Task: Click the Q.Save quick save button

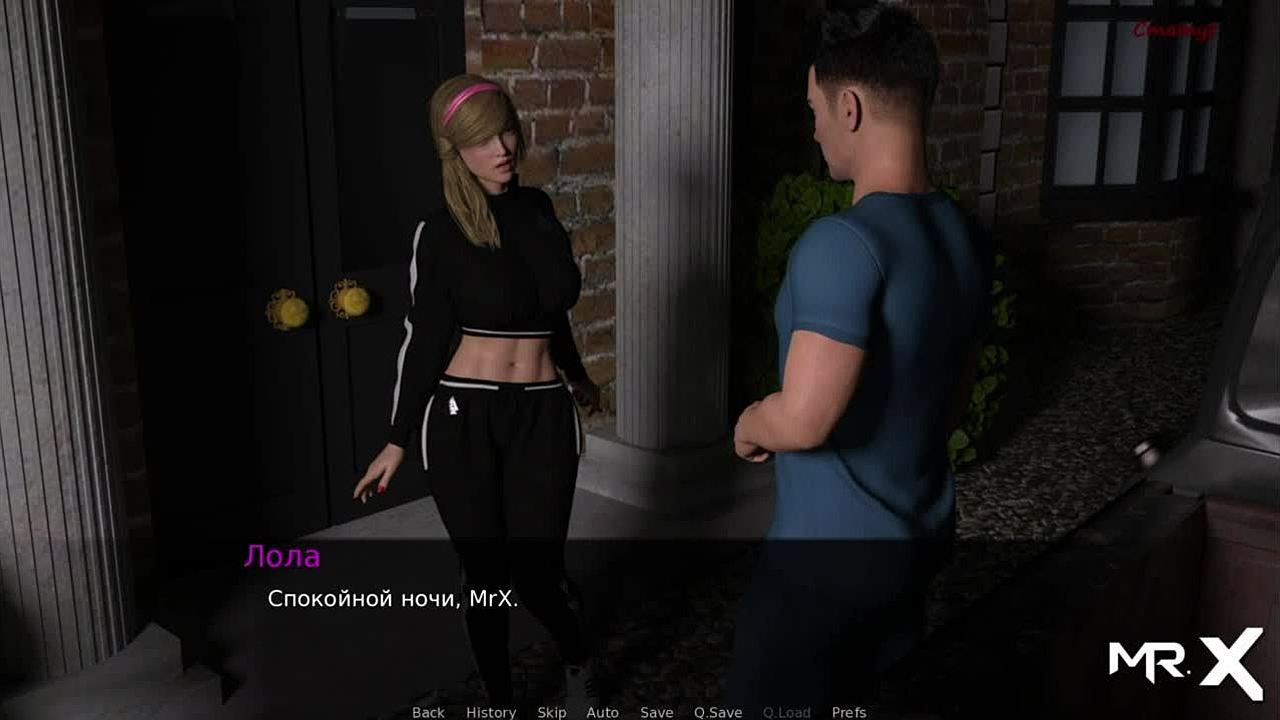Action: tap(718, 712)
